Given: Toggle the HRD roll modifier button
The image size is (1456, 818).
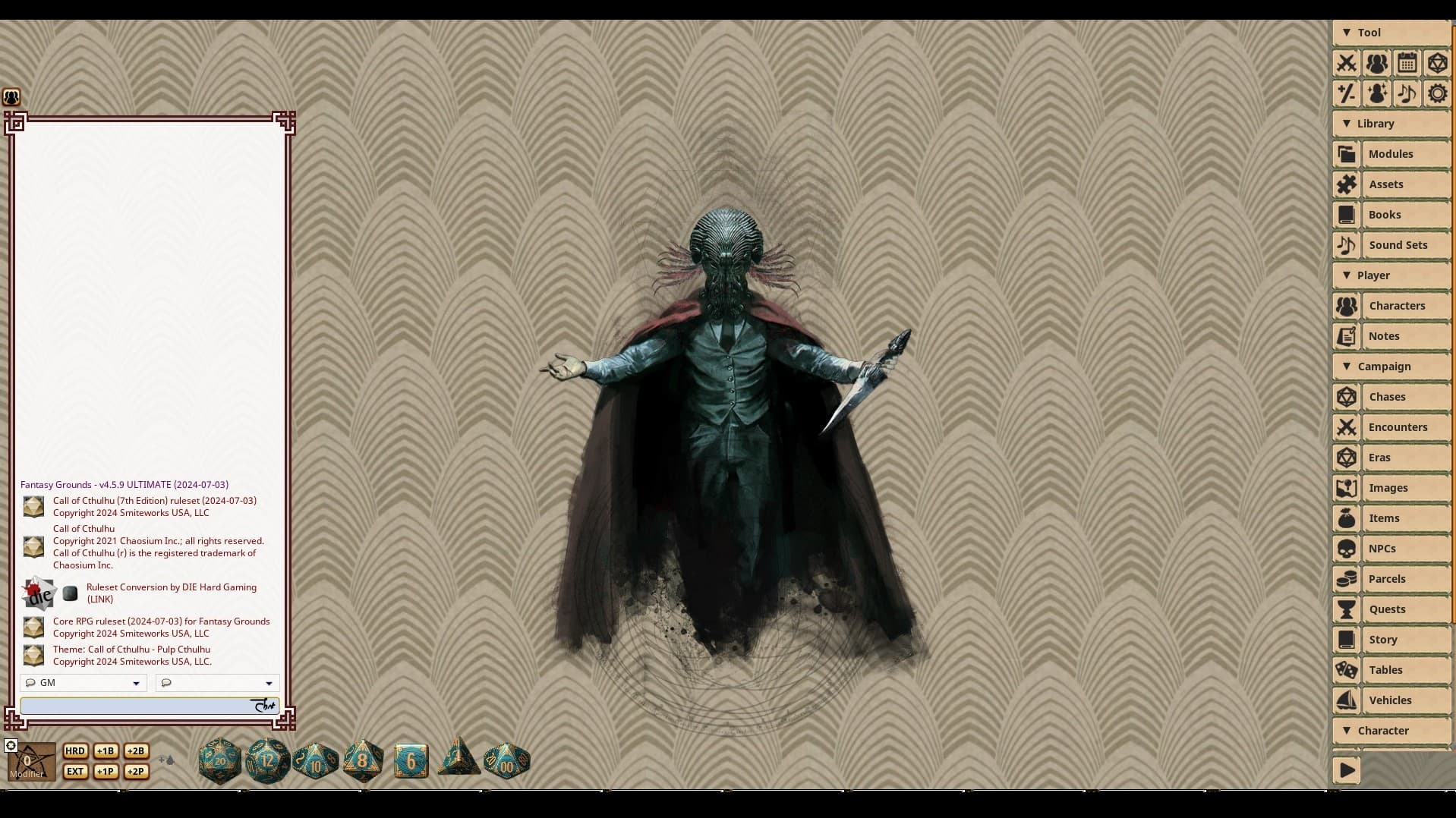Looking at the screenshot, I should click(x=74, y=750).
